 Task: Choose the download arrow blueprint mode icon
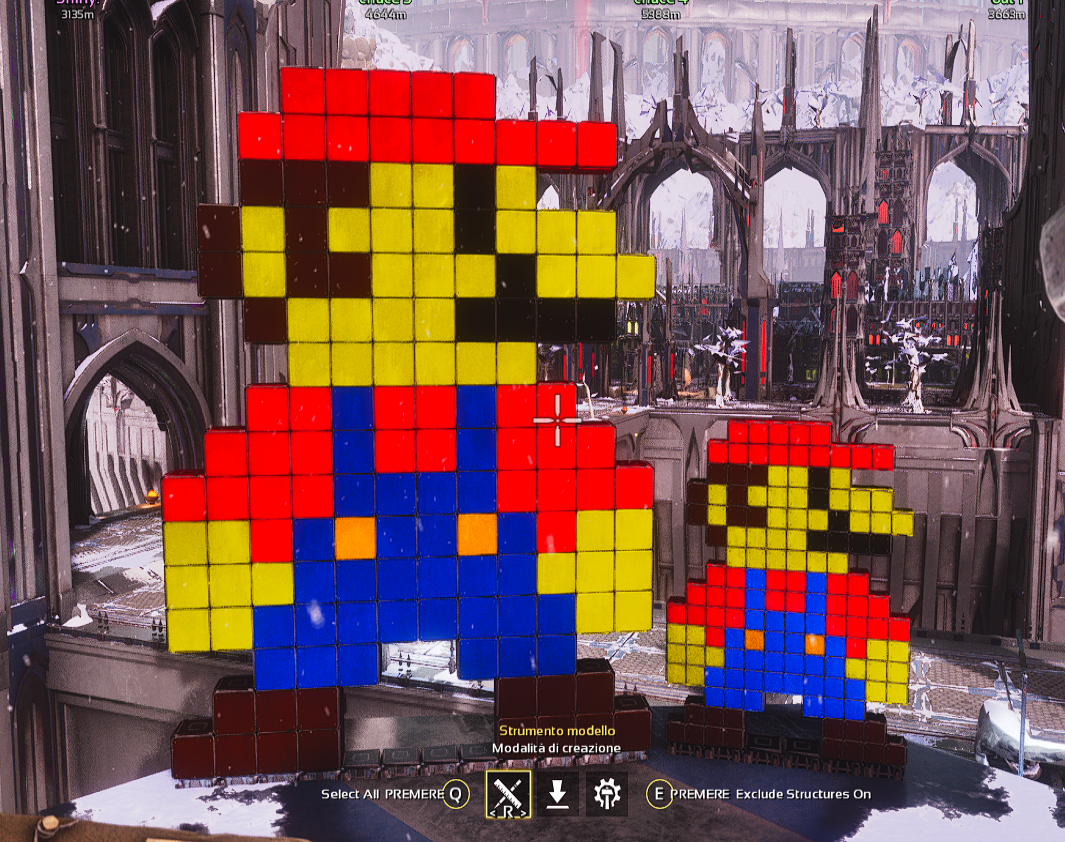tap(558, 794)
